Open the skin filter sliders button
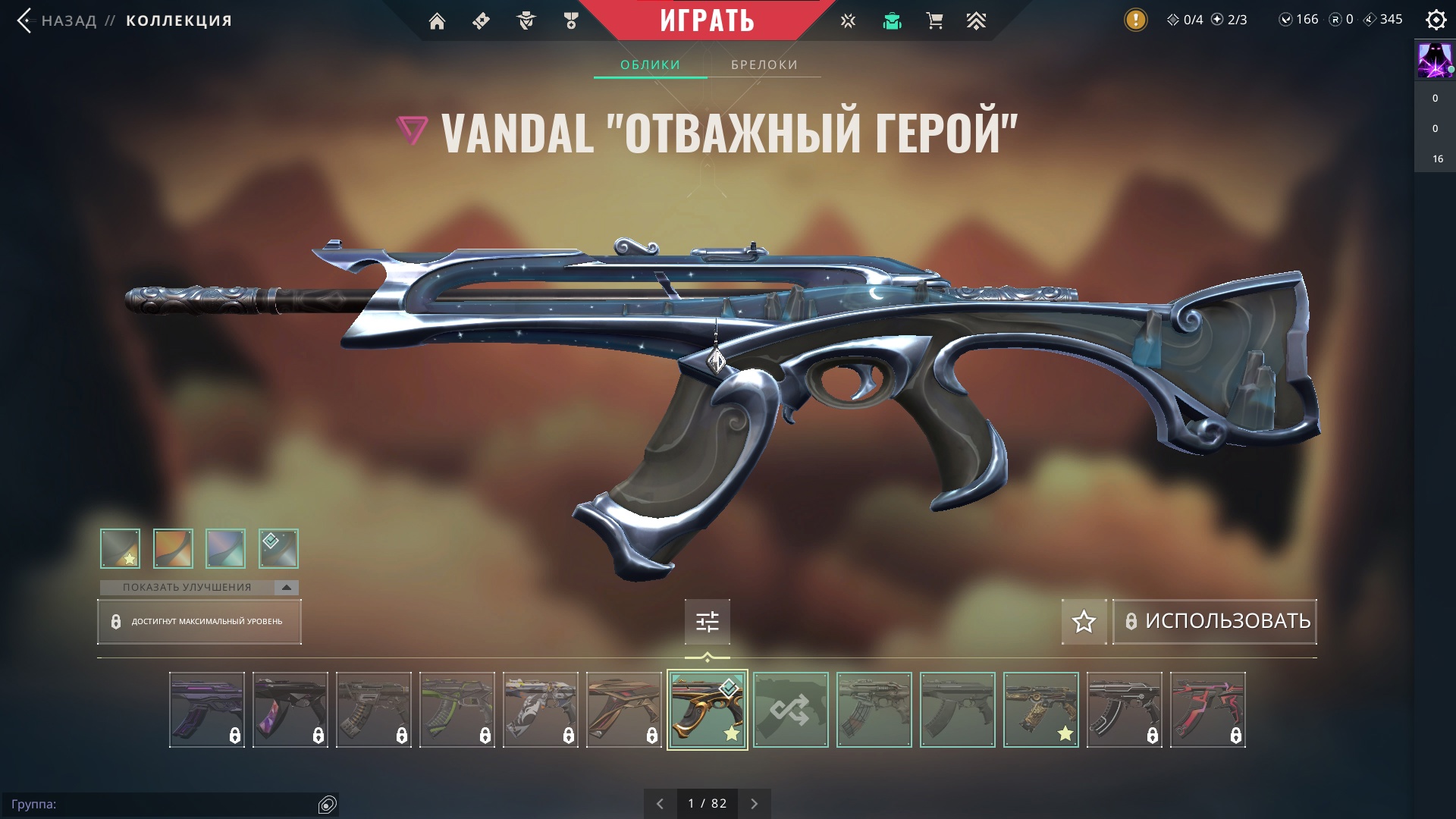Viewport: 1456px width, 819px height. [707, 622]
